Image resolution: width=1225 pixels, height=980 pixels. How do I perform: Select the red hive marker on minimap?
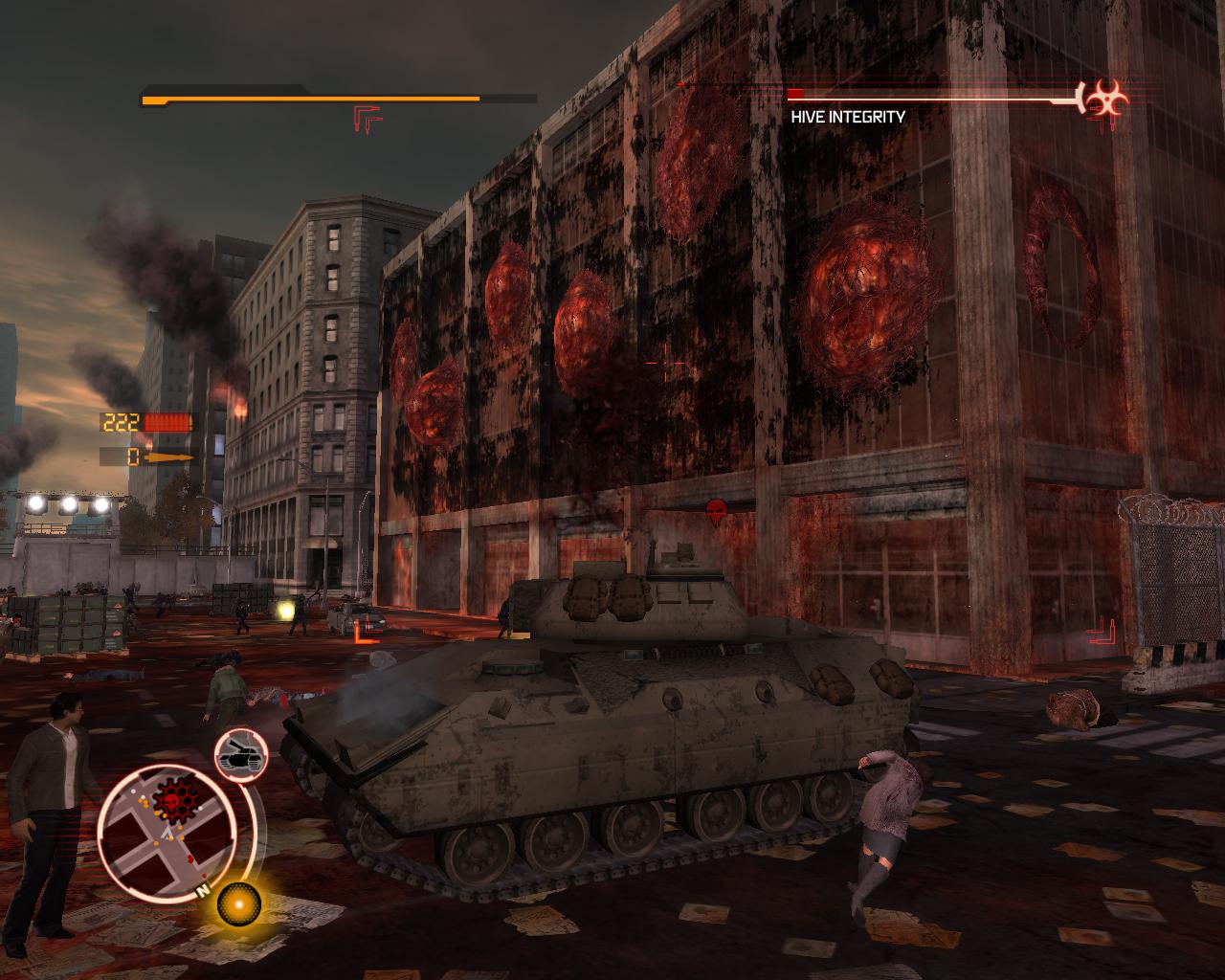[174, 793]
